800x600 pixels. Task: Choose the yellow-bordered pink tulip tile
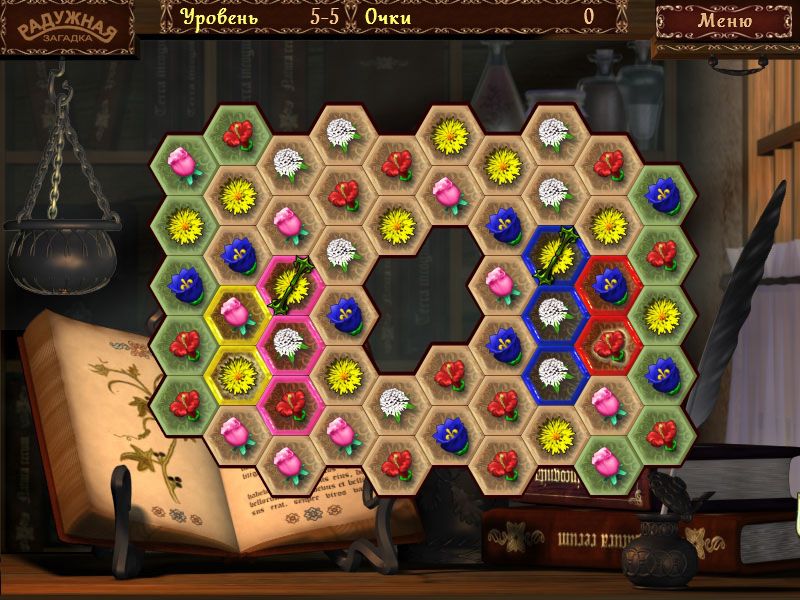235,315
